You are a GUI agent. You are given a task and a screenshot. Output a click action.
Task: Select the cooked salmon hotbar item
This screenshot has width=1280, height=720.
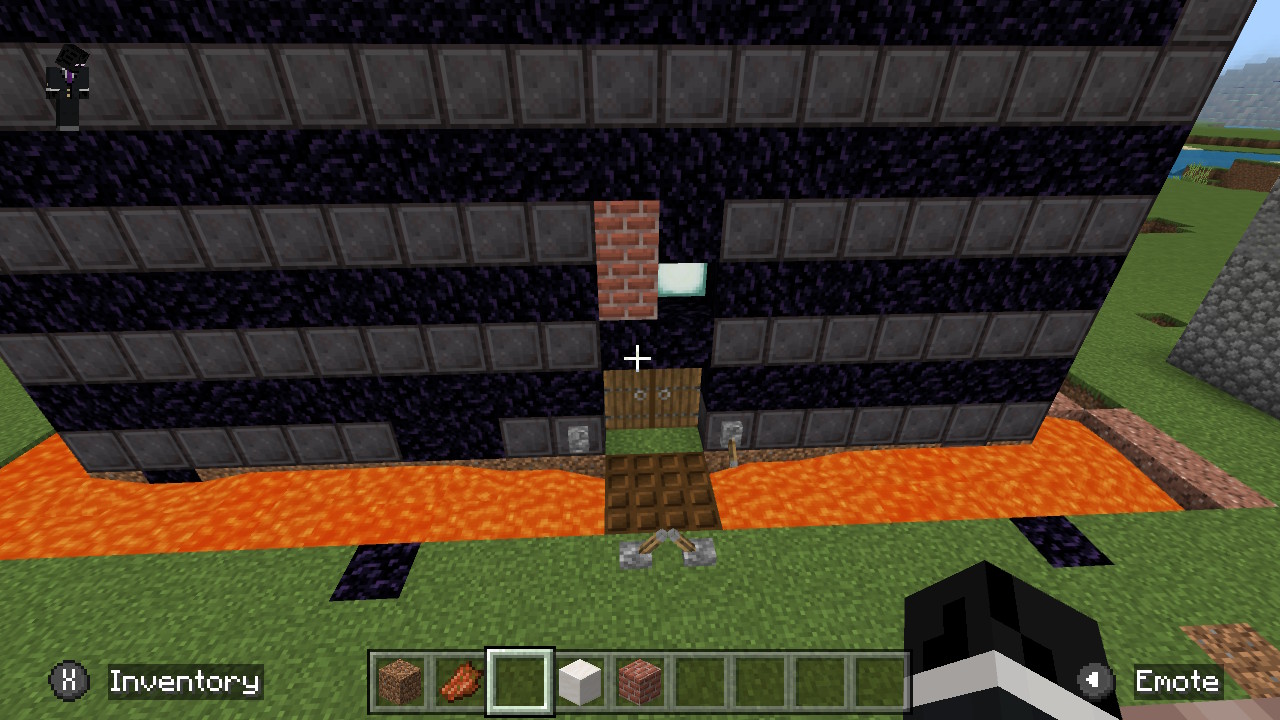(460, 682)
